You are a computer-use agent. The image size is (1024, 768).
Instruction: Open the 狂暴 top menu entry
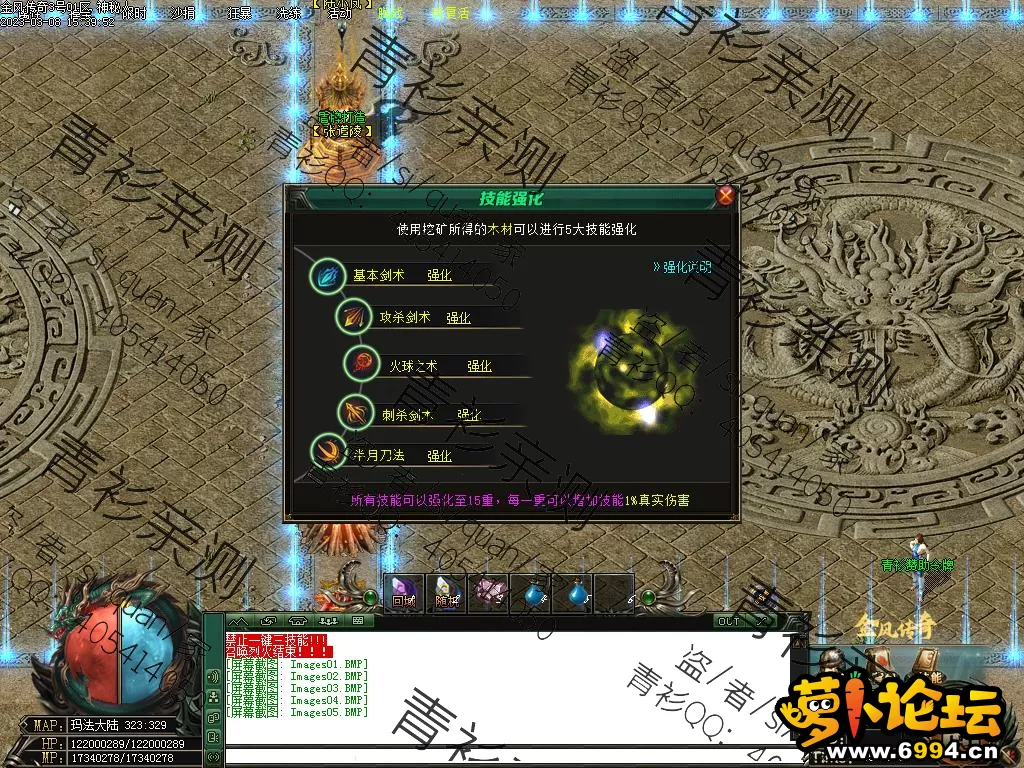(240, 14)
